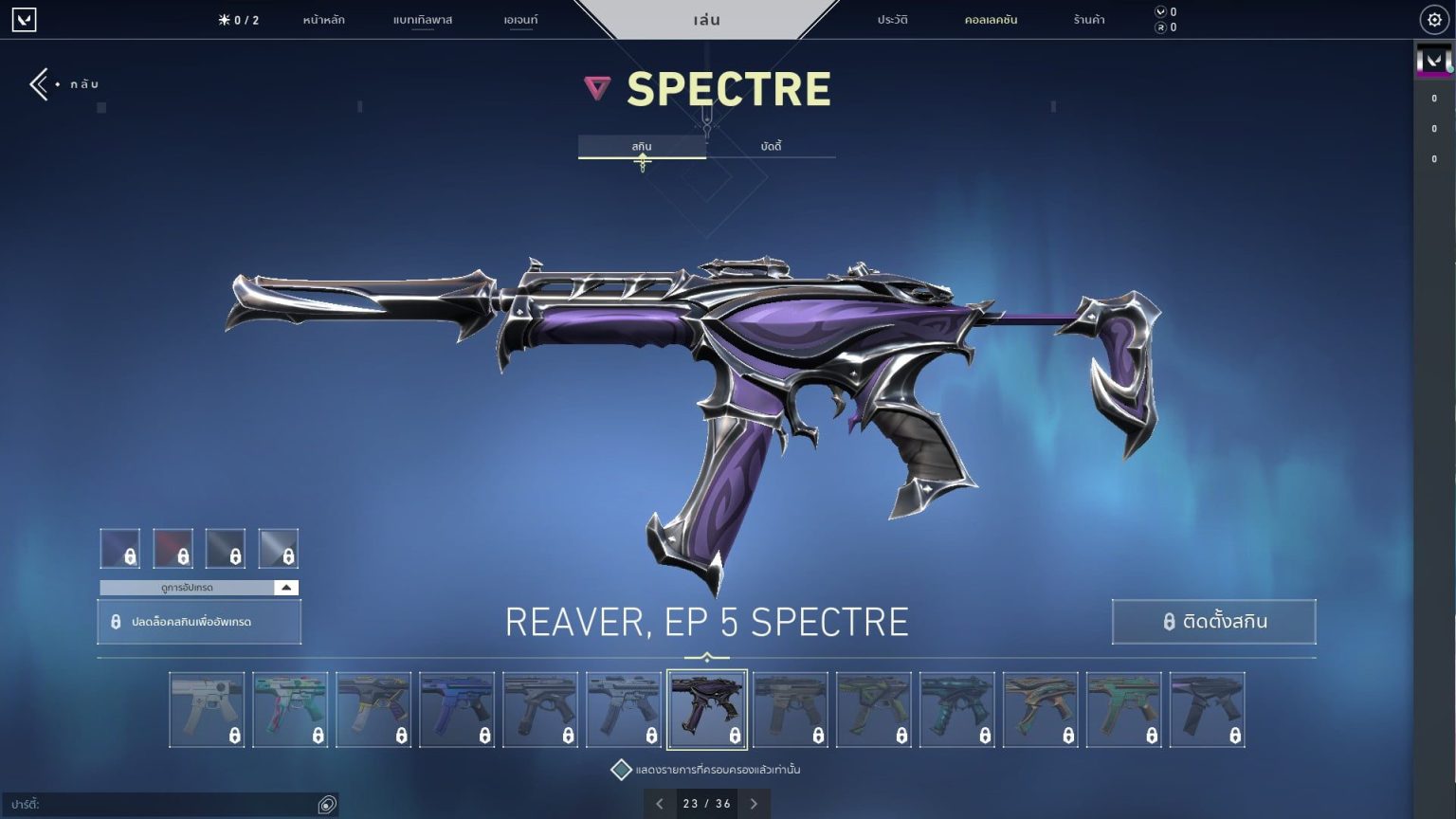1456x819 pixels.
Task: Click the Valorant logo in the top-left corner
Action: click(25, 20)
